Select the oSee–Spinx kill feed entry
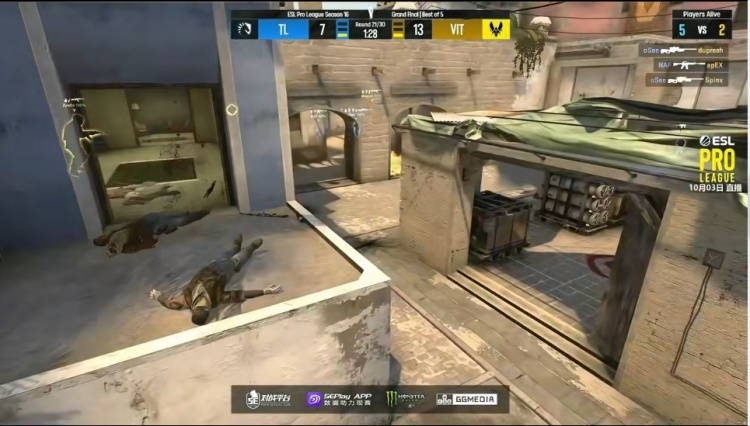Screen dimensions: 750x426 686,79
